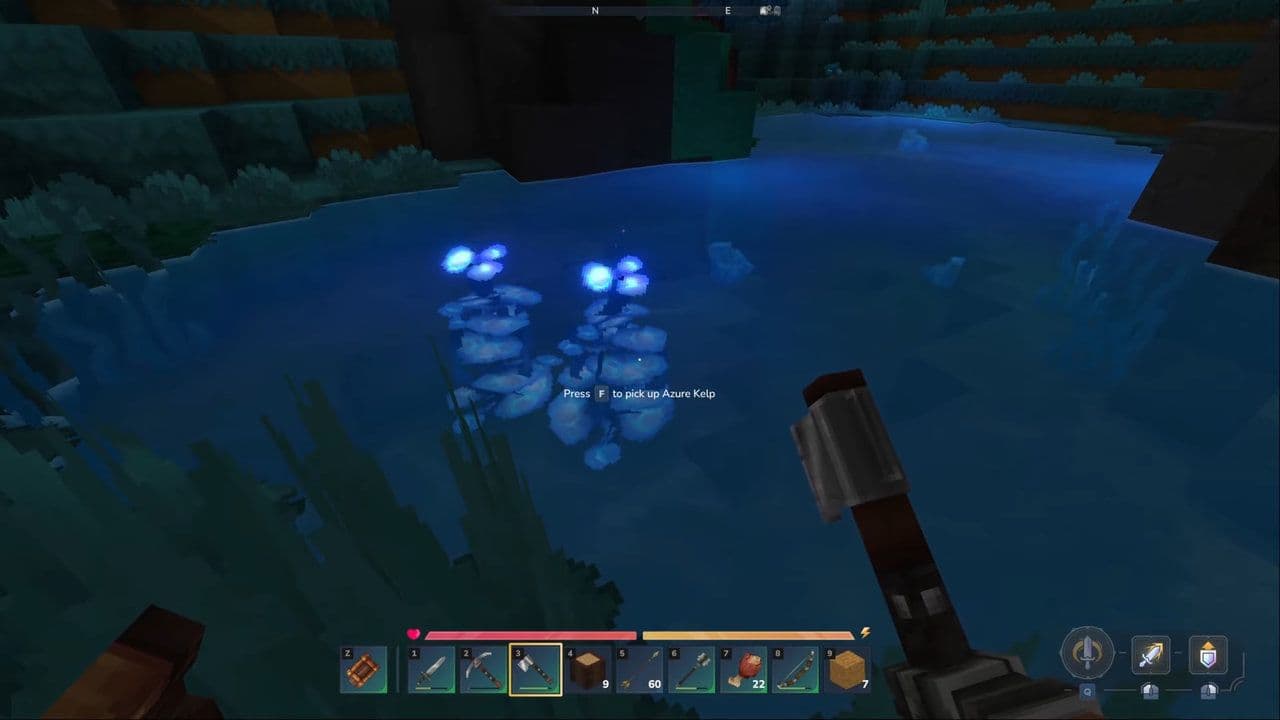Click the raft item in the Z slot
Viewport: 1280px width, 720px height.
tap(362, 668)
